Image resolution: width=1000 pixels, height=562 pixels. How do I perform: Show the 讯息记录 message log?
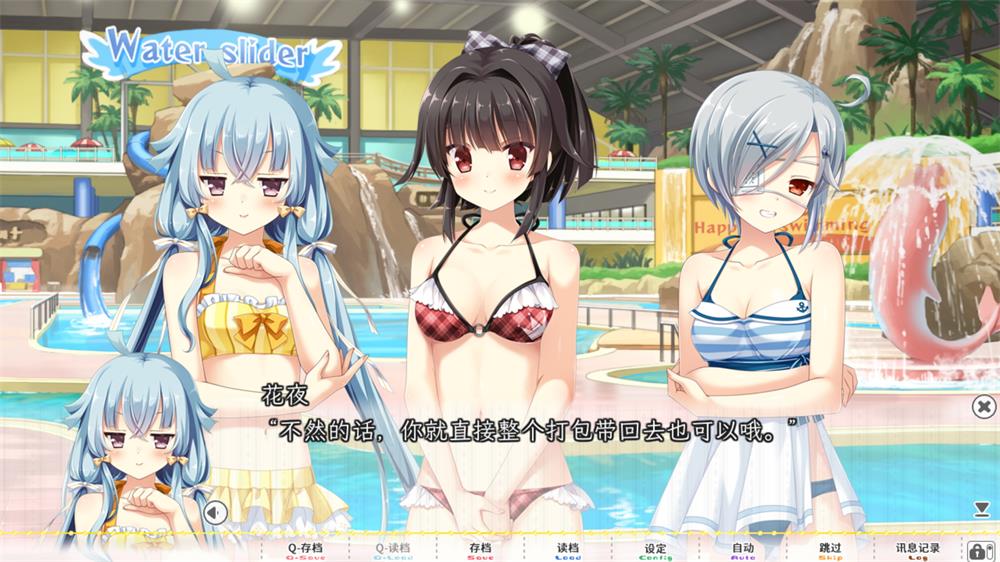coord(917,549)
